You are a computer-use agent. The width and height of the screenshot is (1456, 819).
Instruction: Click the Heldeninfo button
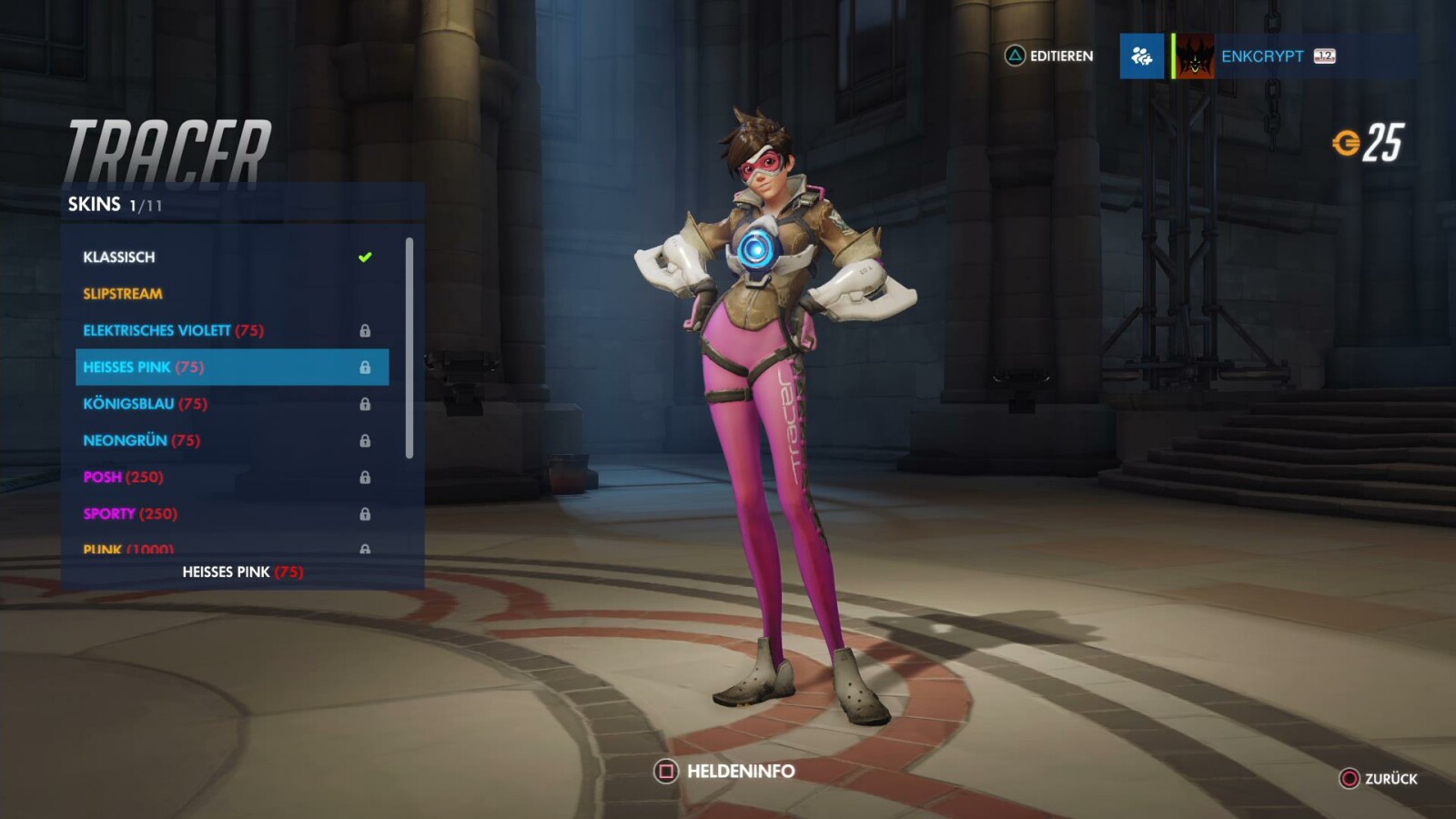click(x=728, y=770)
